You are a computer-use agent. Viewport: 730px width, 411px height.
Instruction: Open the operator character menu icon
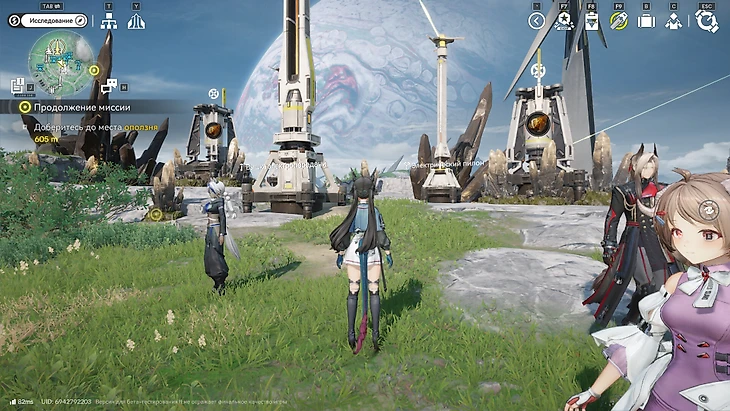click(x=674, y=21)
